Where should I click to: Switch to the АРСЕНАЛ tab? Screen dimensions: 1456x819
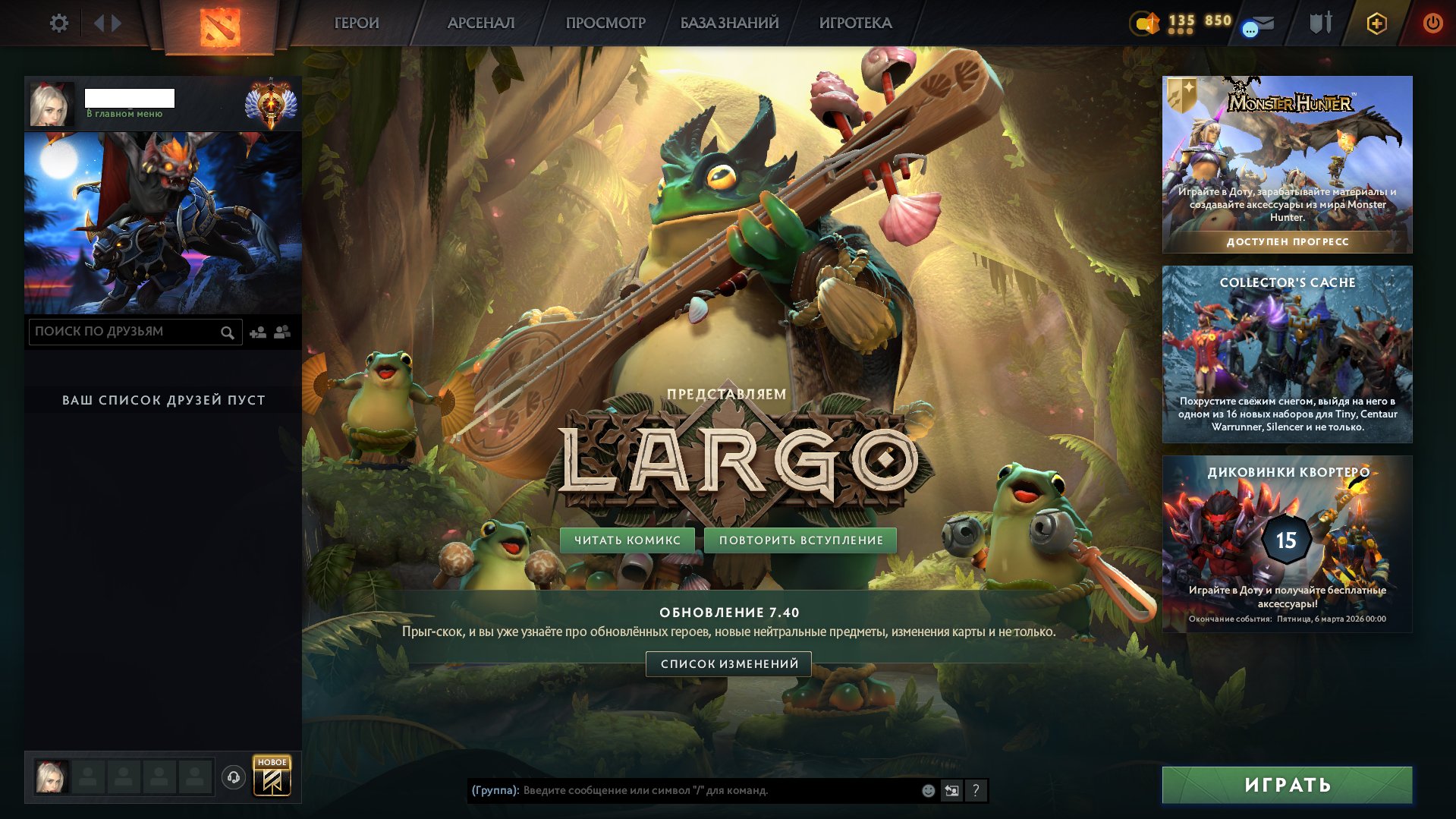[480, 23]
